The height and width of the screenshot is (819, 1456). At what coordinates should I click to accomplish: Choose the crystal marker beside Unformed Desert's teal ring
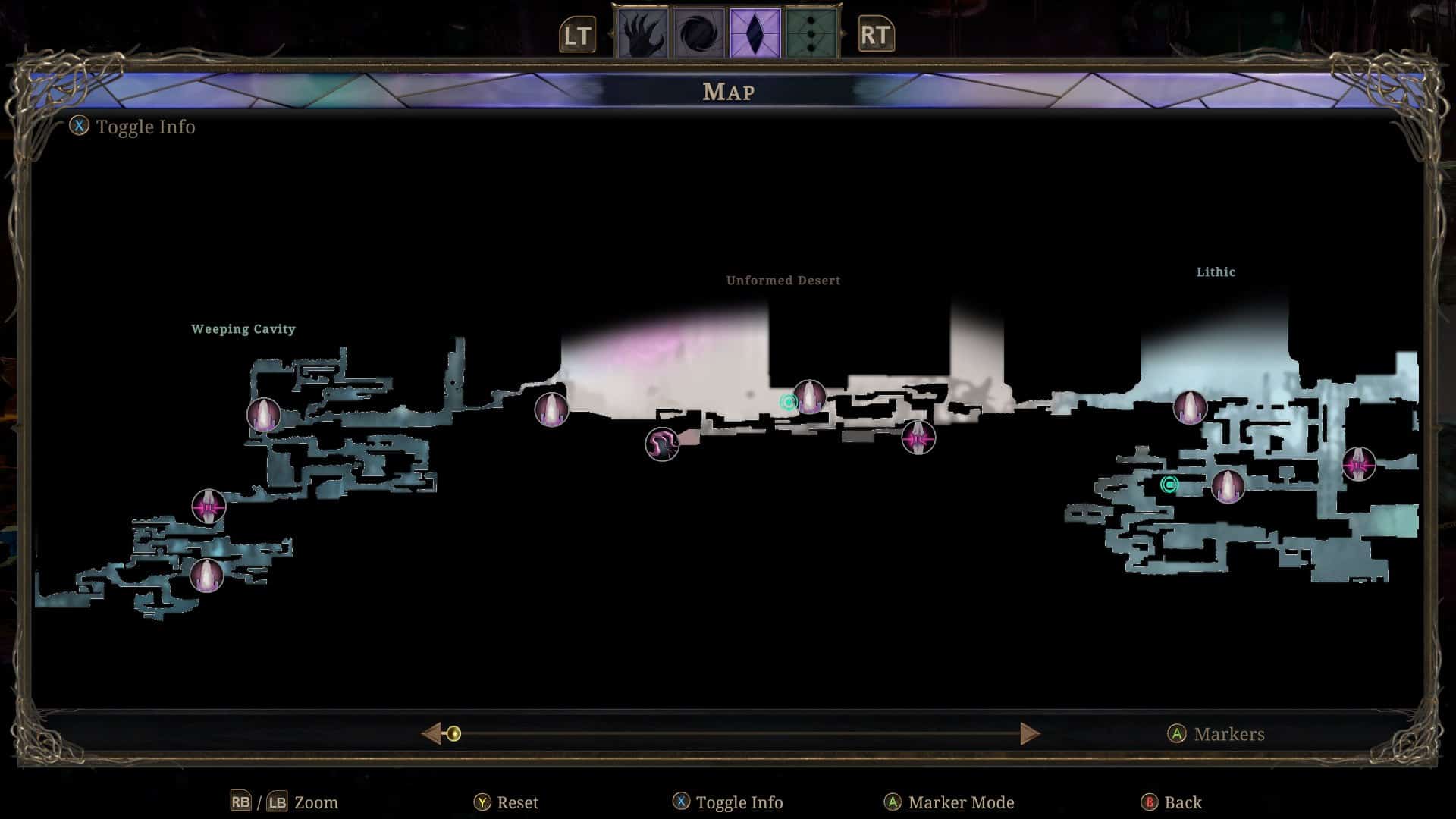[810, 397]
